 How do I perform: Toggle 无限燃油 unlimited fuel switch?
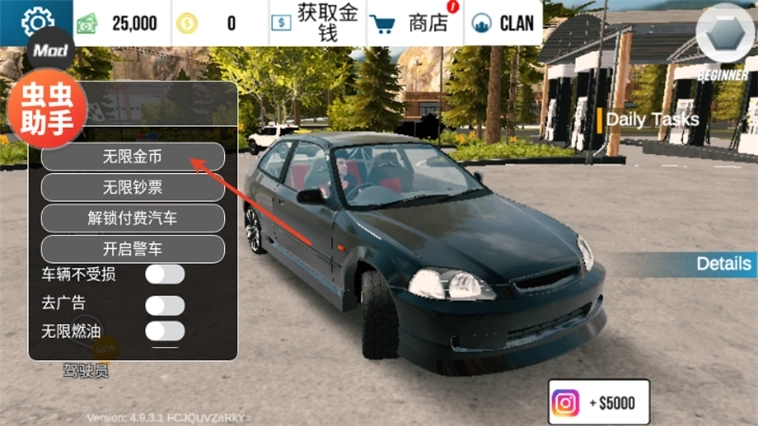pos(165,331)
